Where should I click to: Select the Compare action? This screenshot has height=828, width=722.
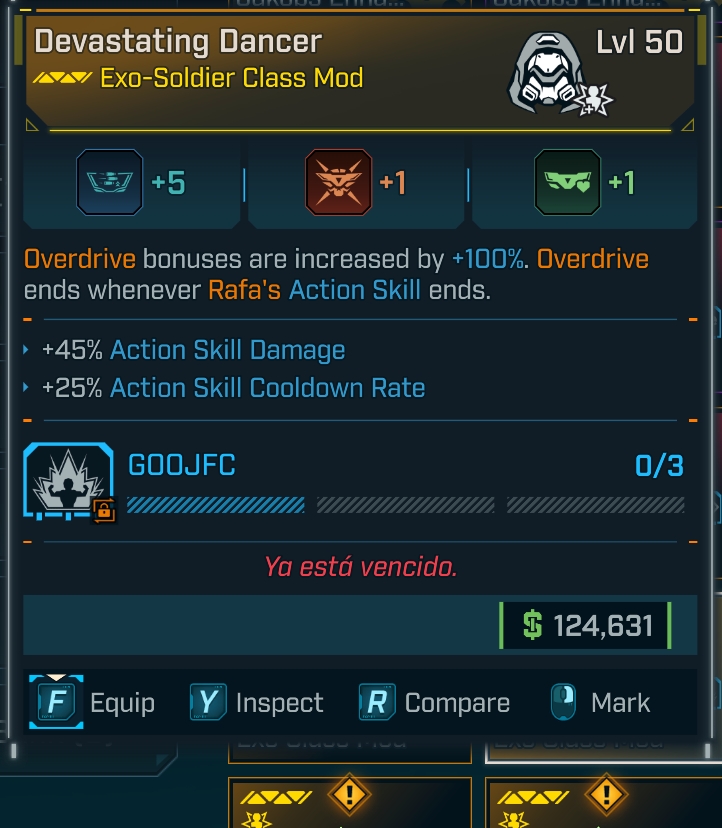[434, 703]
